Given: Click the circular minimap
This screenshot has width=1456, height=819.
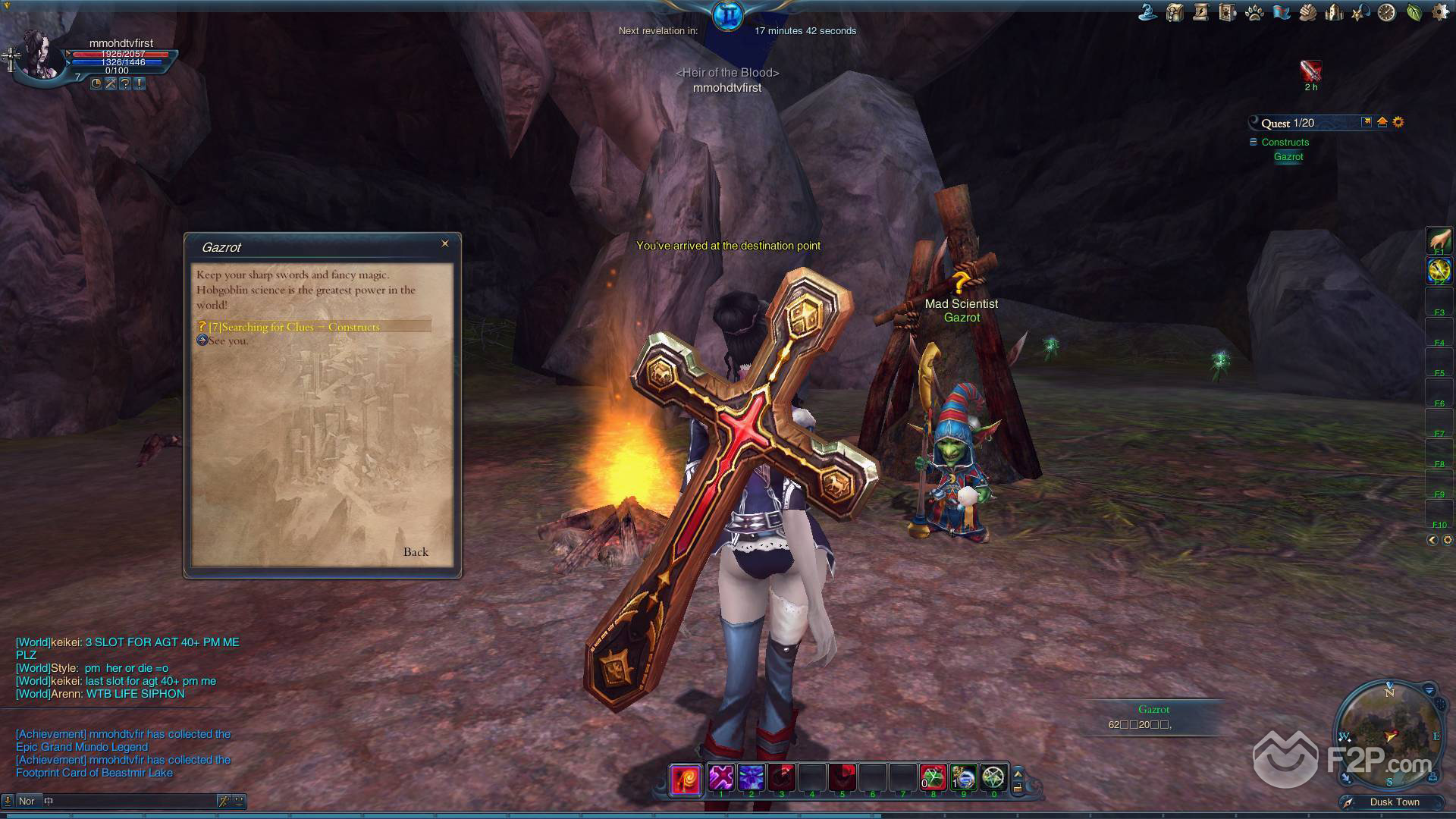Looking at the screenshot, I should 1389,733.
